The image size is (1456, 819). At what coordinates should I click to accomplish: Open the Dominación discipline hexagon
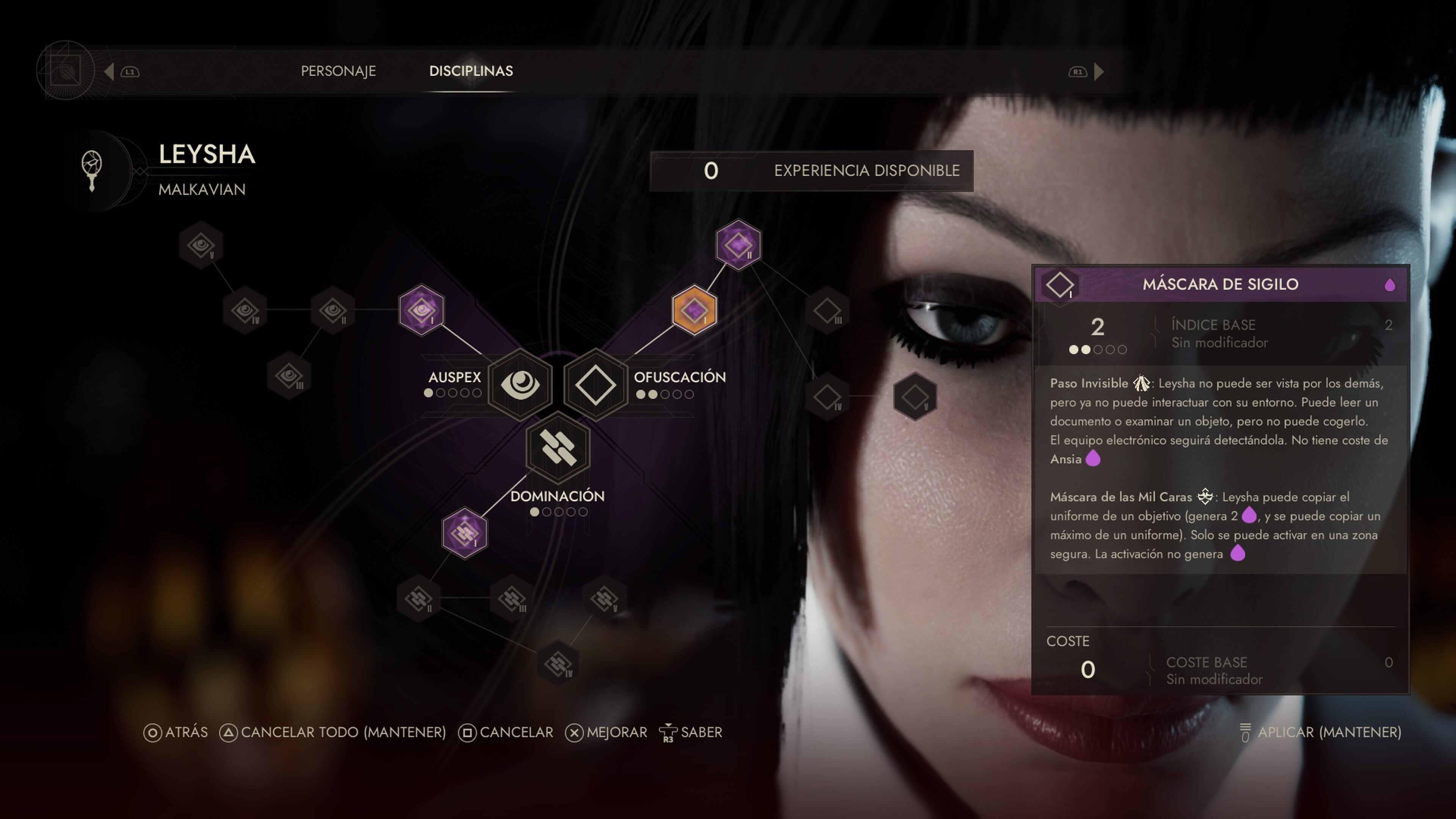pos(558,448)
